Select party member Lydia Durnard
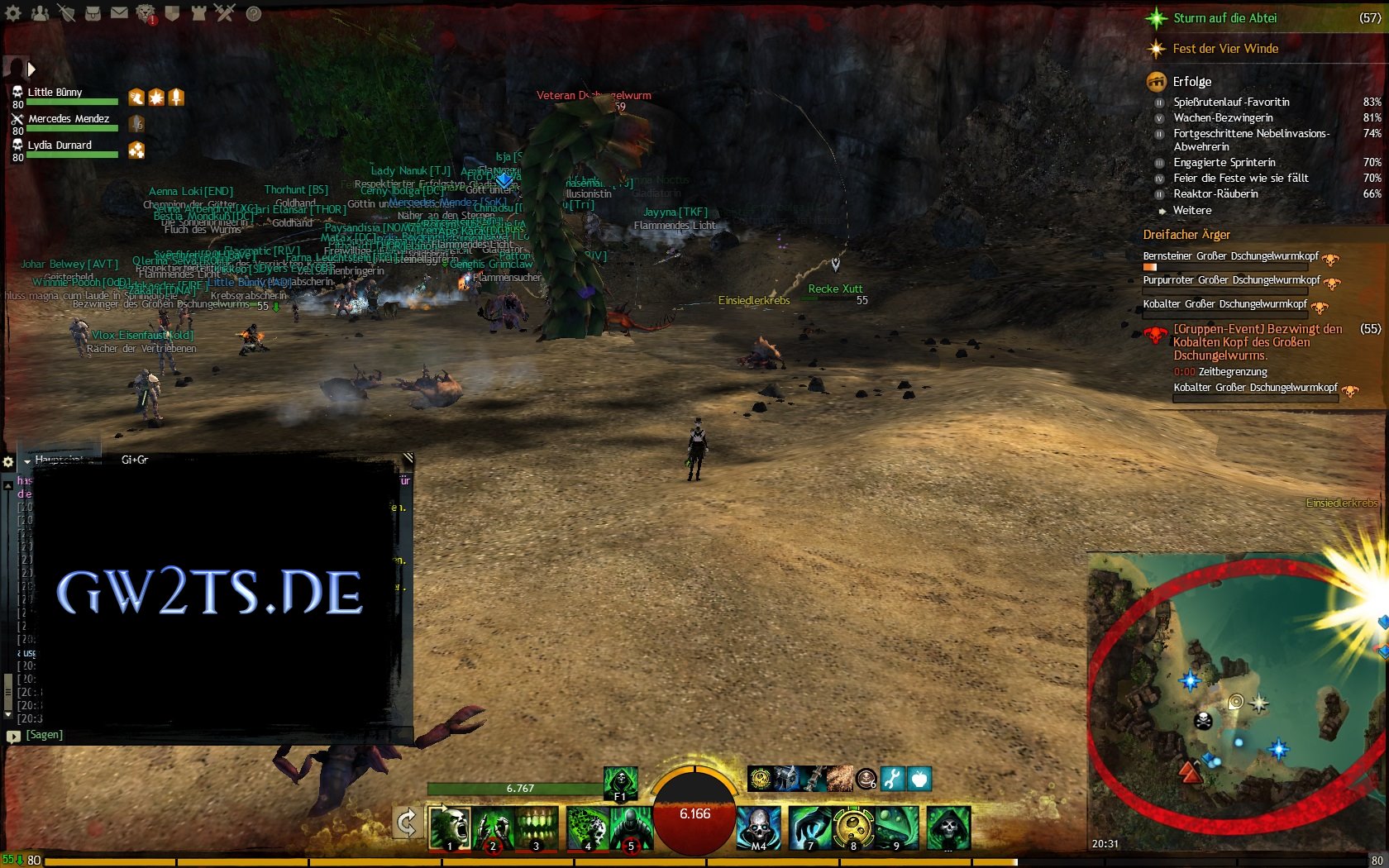Screen dimensions: 1389x868 pyautogui.click(x=60, y=145)
